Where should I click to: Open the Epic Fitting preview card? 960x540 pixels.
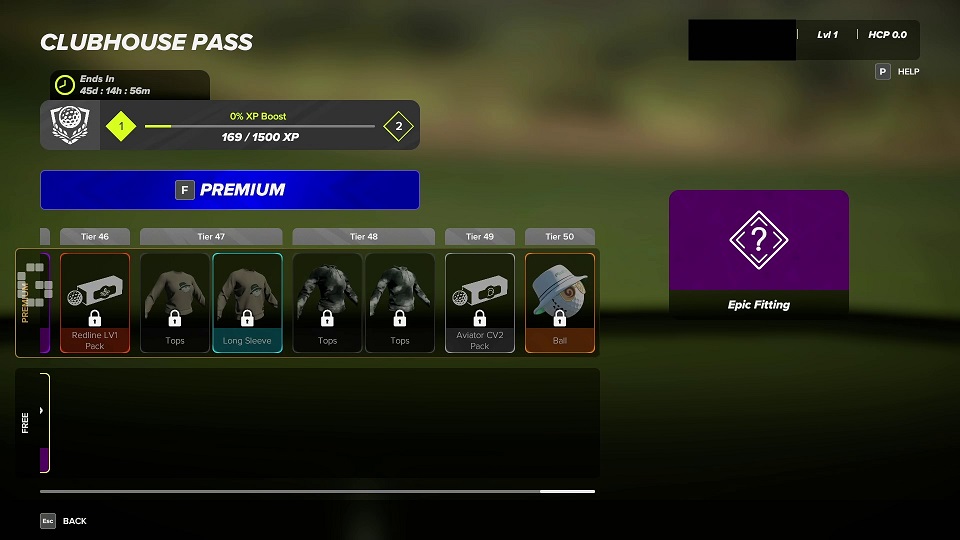point(758,254)
